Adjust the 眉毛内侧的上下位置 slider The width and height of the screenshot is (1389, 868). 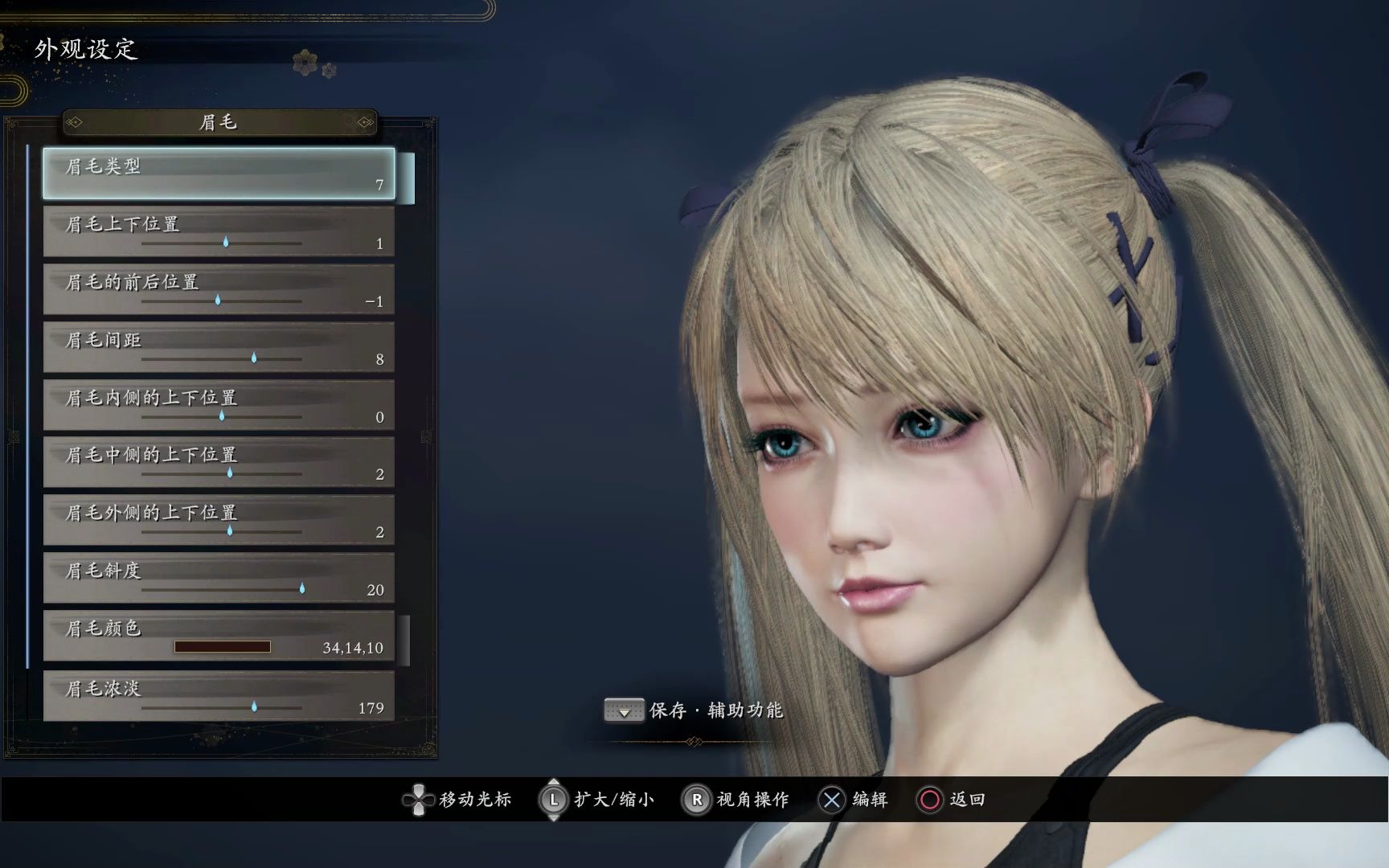point(222,416)
